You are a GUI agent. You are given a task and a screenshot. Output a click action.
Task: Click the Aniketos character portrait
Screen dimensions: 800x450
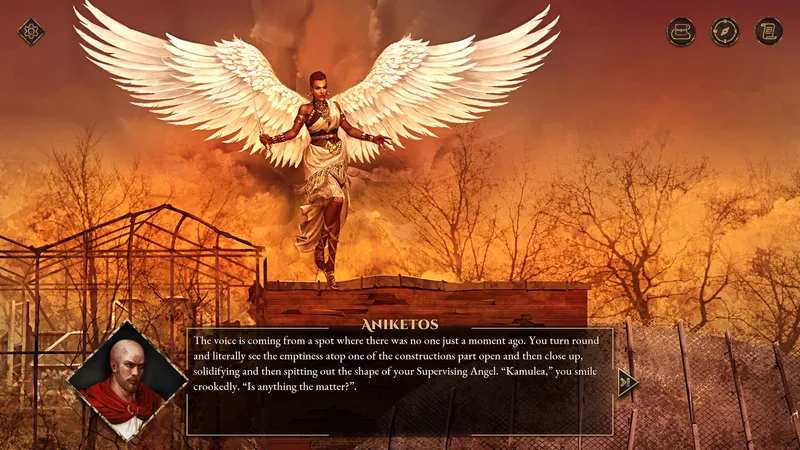coord(127,382)
